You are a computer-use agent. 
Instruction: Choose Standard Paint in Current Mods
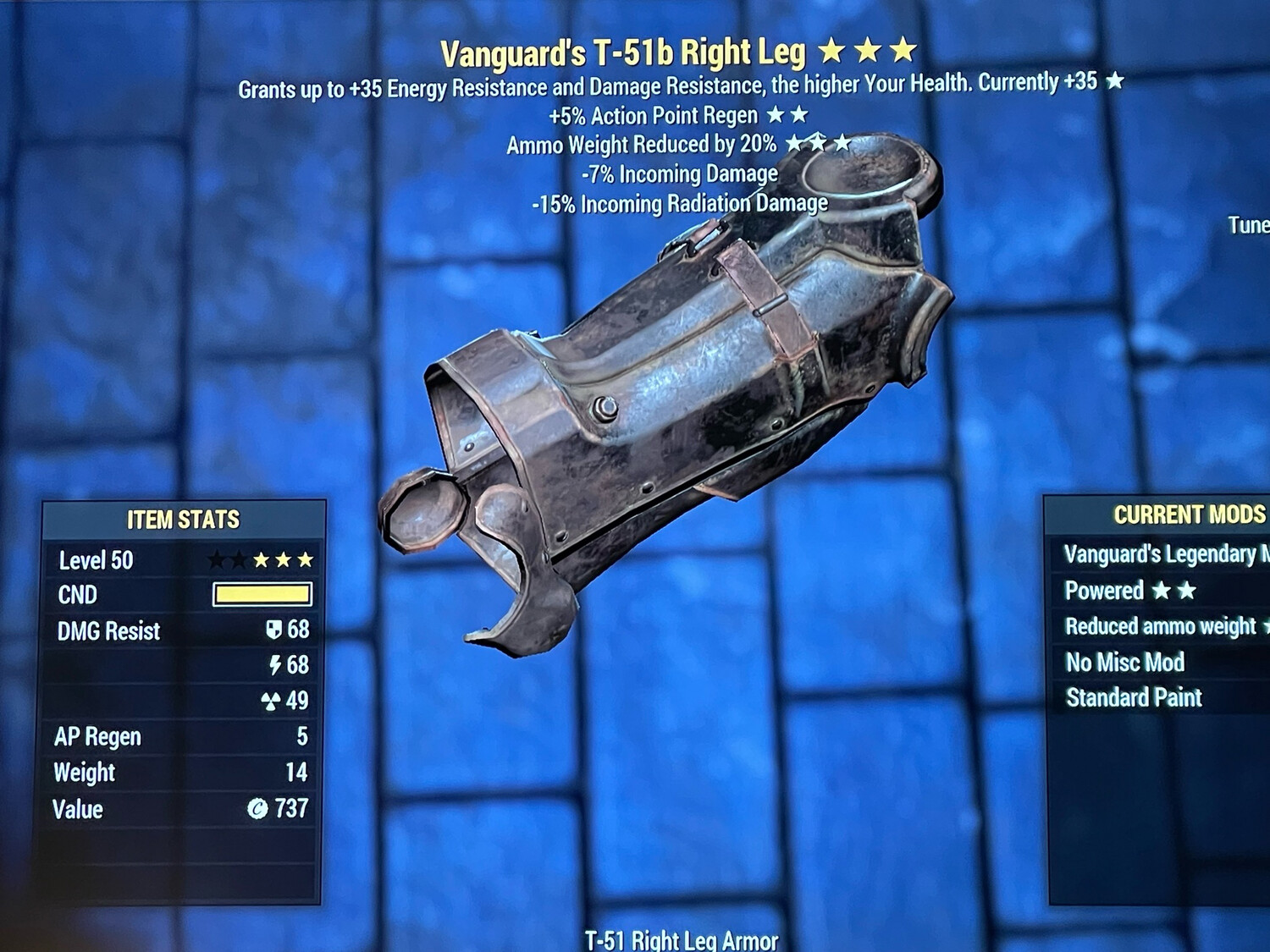coord(1135,698)
